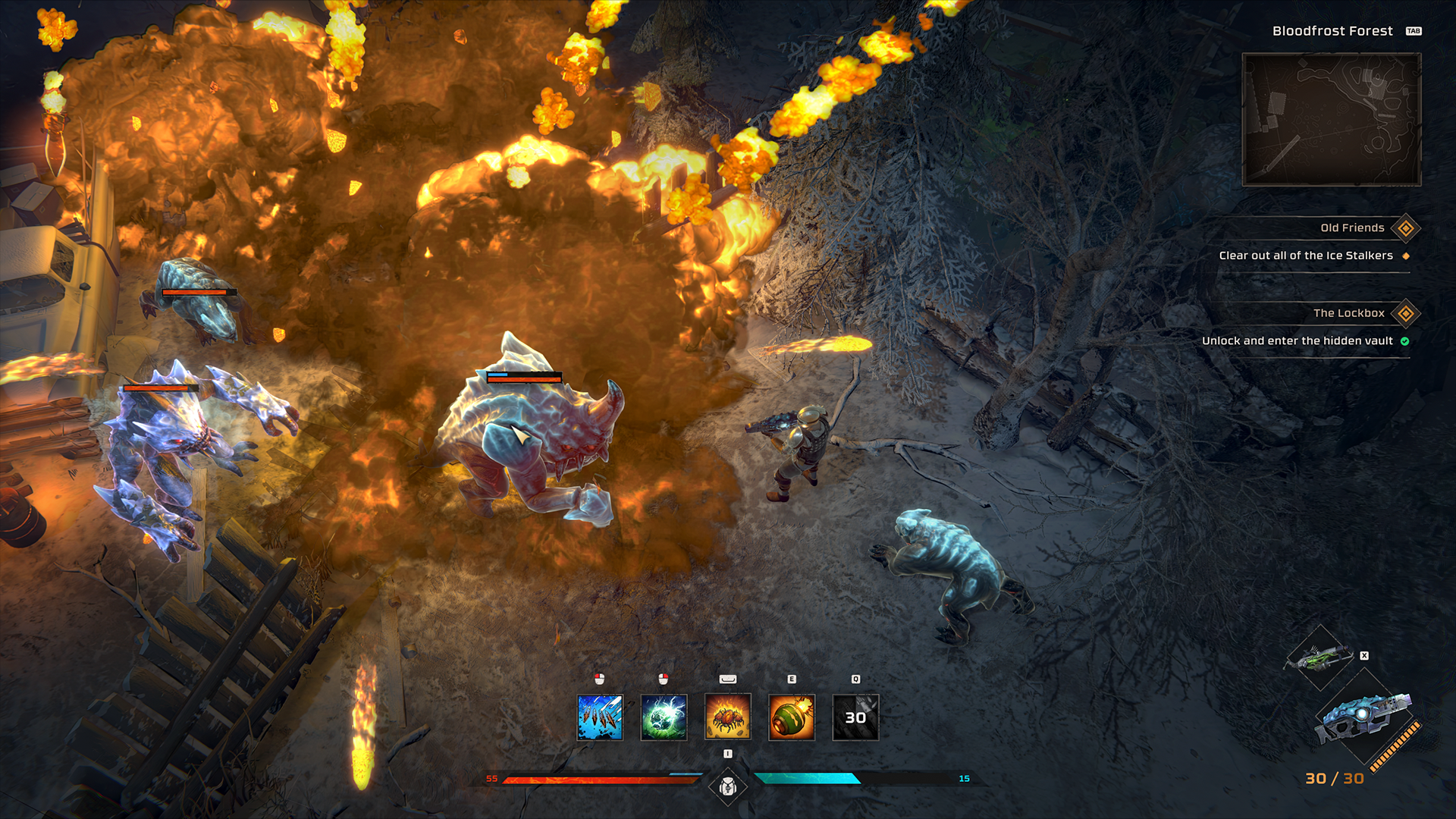Select the equipped blue crystal rifle slot
Screen dimensions: 1456x819
pyautogui.click(x=1365, y=718)
